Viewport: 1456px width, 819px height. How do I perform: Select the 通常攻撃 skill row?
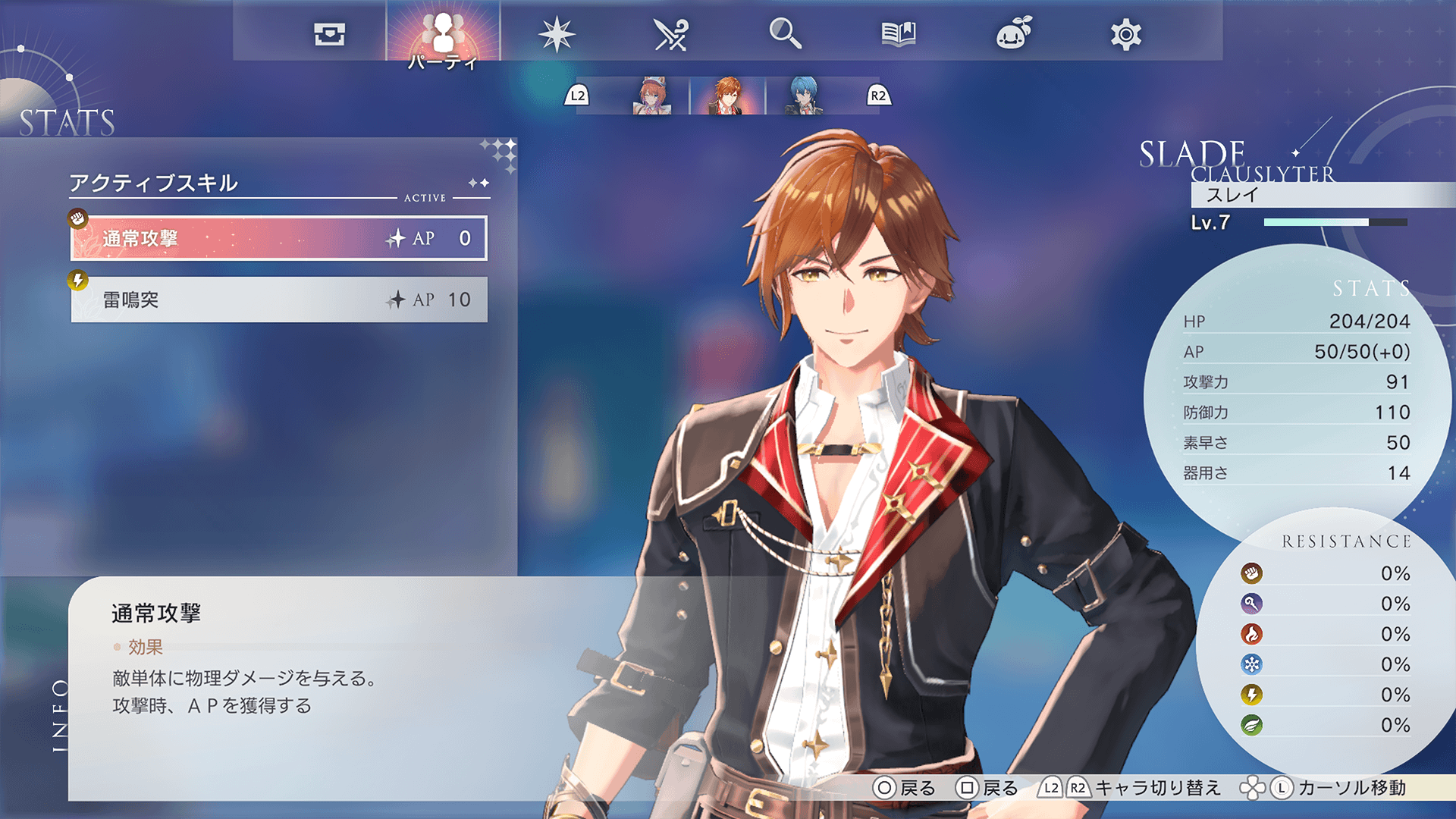point(279,238)
